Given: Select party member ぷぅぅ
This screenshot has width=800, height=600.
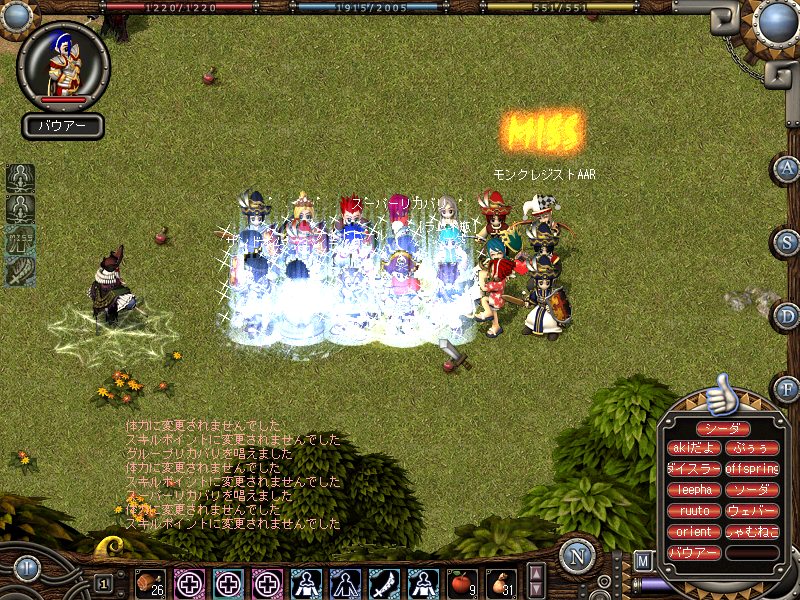Looking at the screenshot, I should 752,448.
